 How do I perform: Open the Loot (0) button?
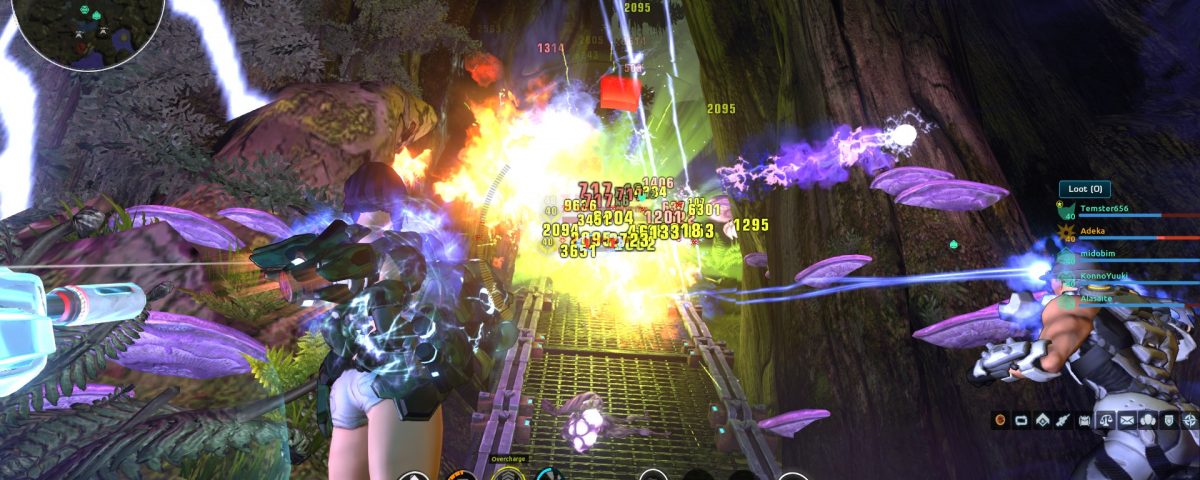[1084, 188]
